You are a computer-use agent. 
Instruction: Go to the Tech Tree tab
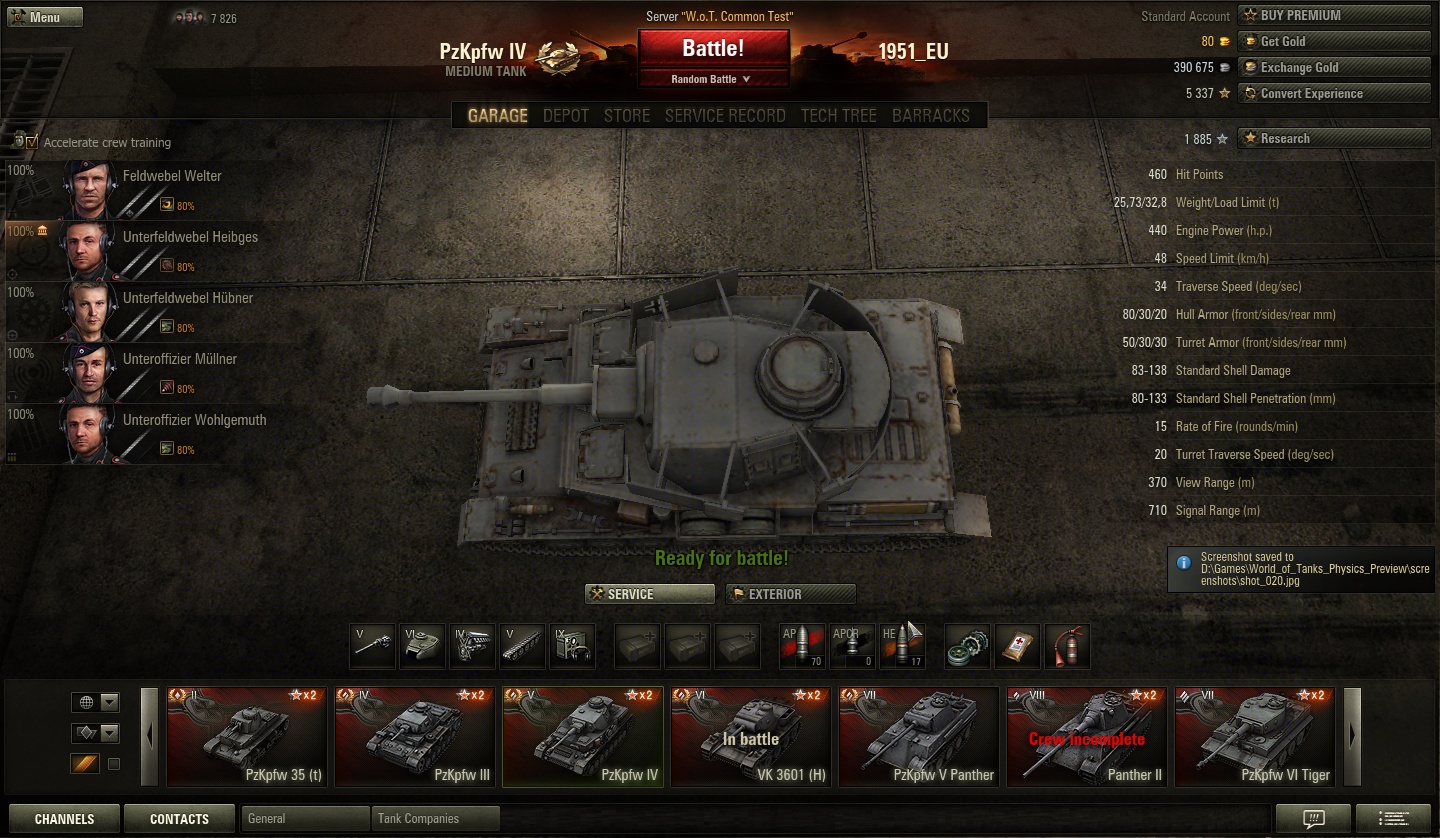point(838,115)
